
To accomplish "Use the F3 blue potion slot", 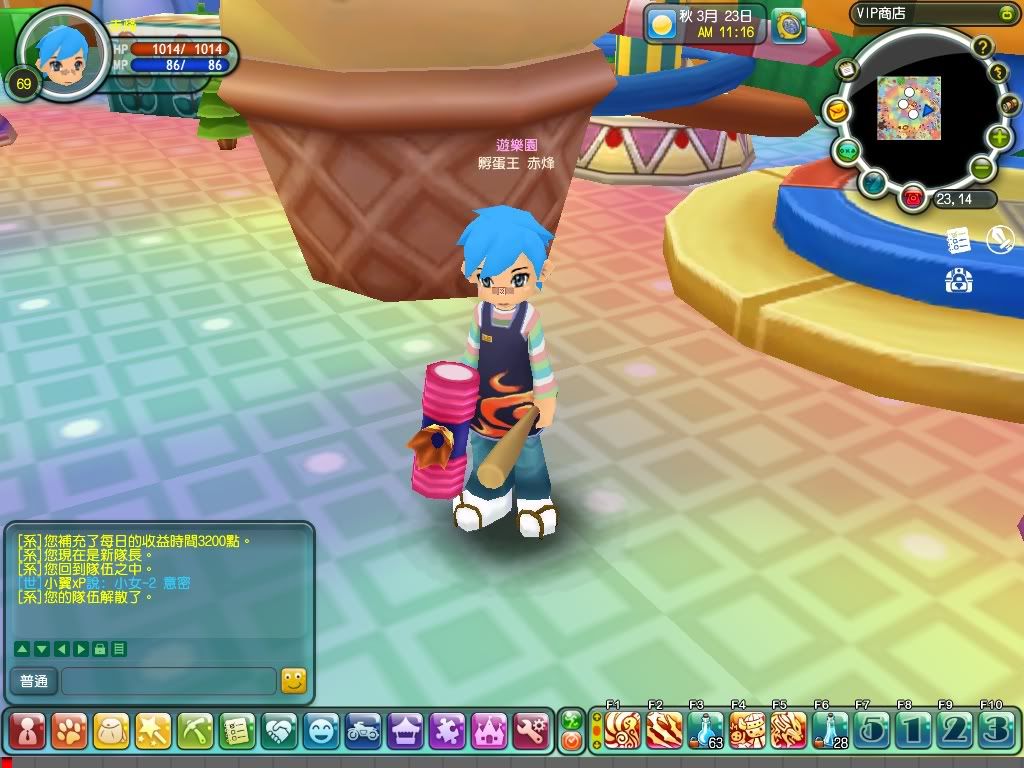I will click(x=705, y=730).
